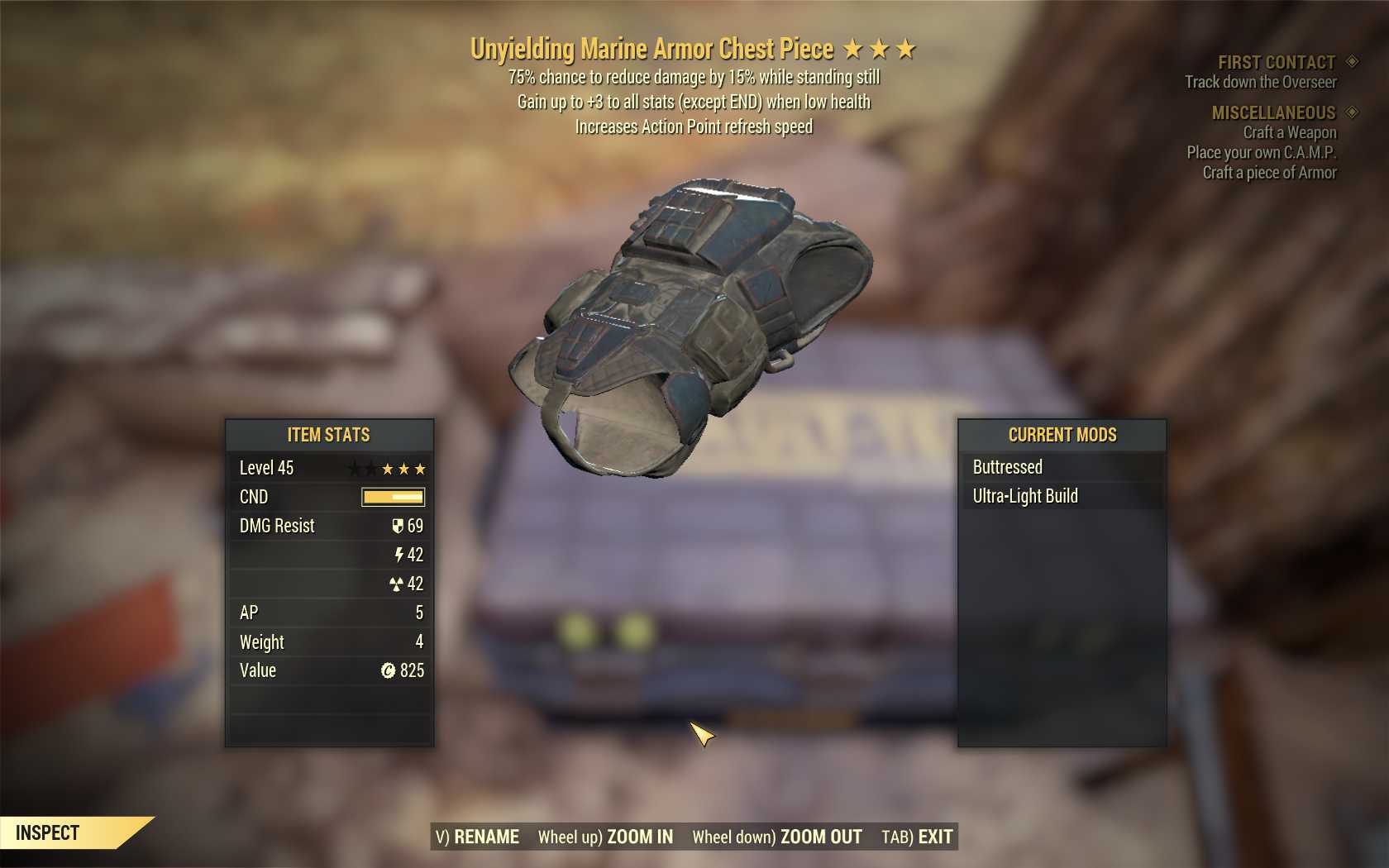1389x868 pixels.
Task: Select the Ultra-Light Build mod row
Action: (1062, 496)
